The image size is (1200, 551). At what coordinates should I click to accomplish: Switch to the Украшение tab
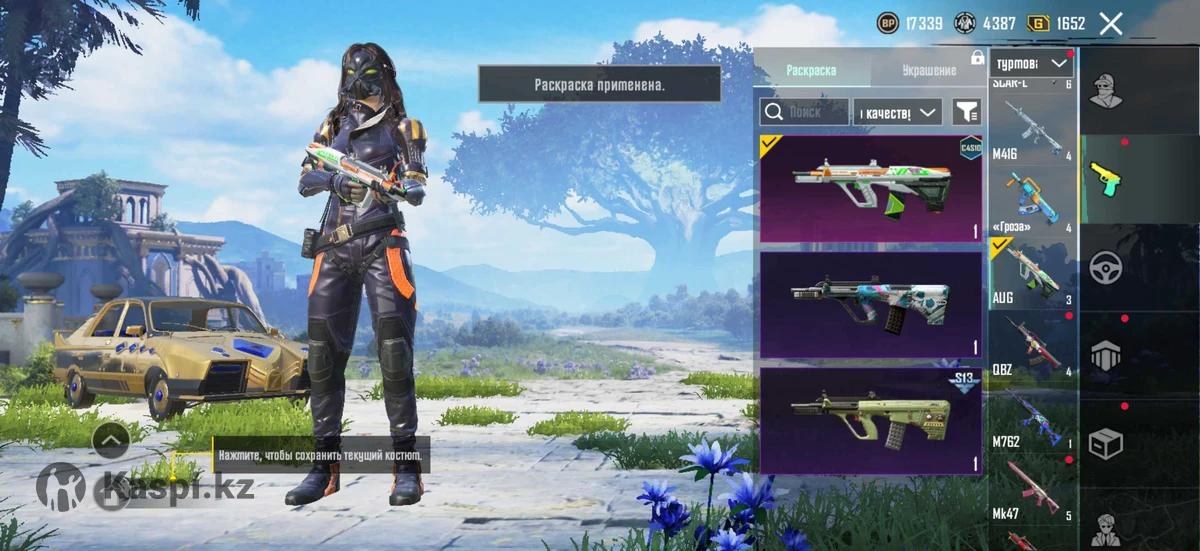coord(929,70)
